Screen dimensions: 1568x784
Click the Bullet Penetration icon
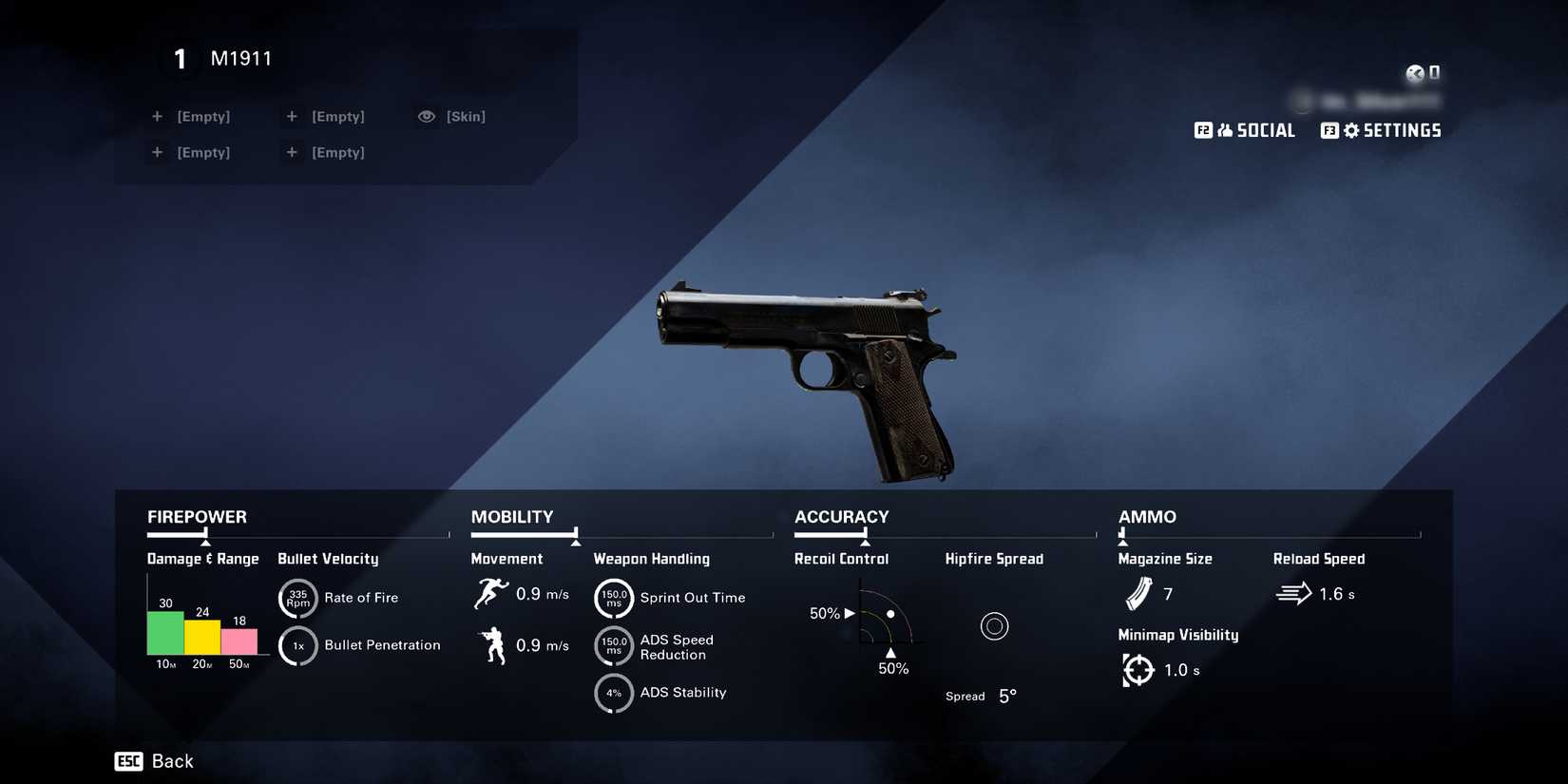pos(297,645)
